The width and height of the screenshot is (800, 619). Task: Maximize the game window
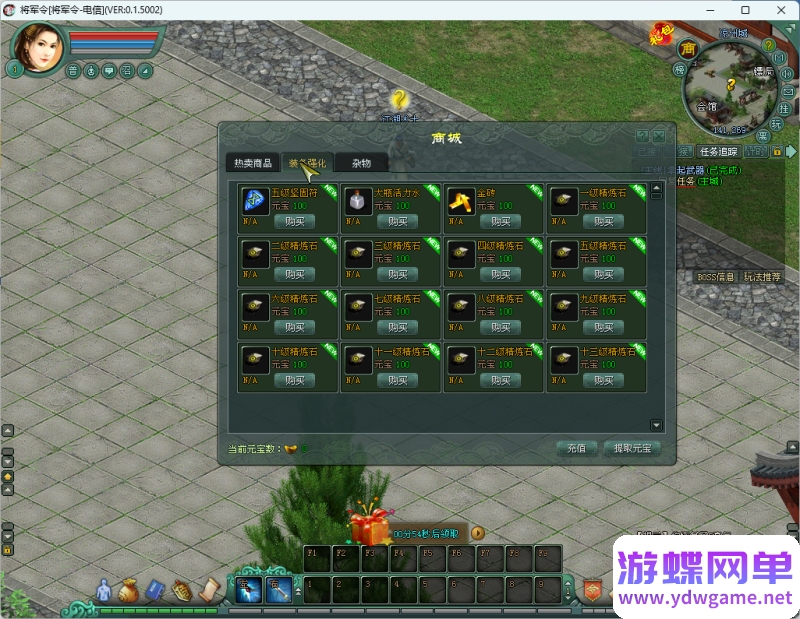point(745,9)
